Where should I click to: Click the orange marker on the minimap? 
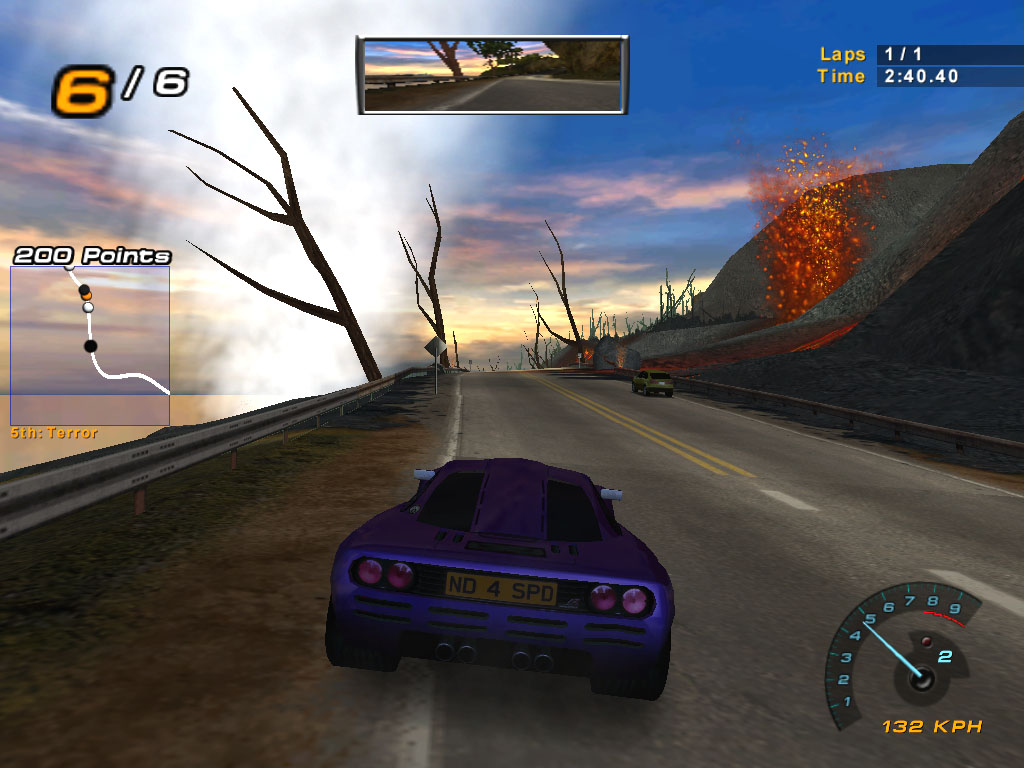click(x=86, y=297)
